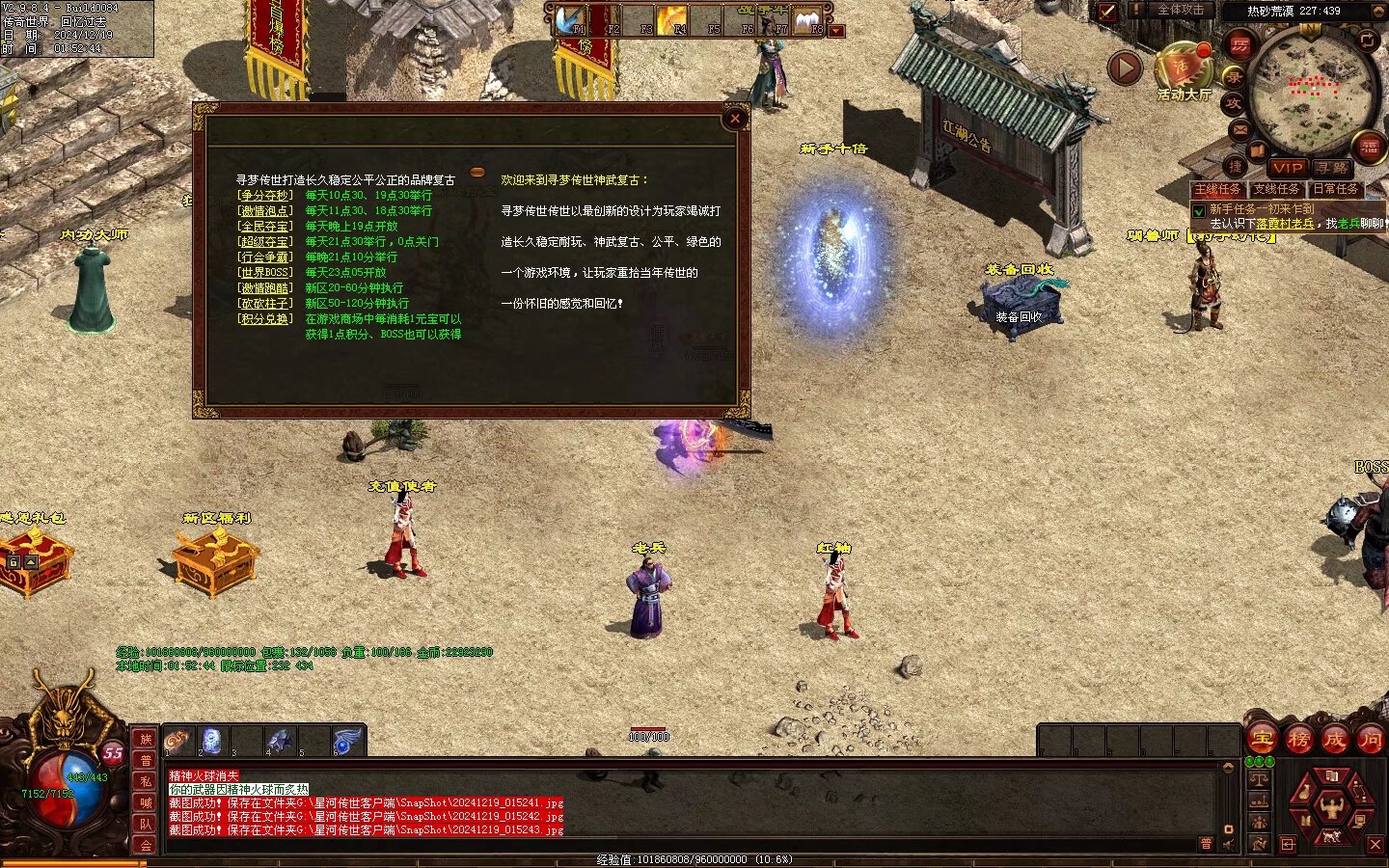Close the welcome info dialog
The image size is (1389, 868).
[735, 119]
